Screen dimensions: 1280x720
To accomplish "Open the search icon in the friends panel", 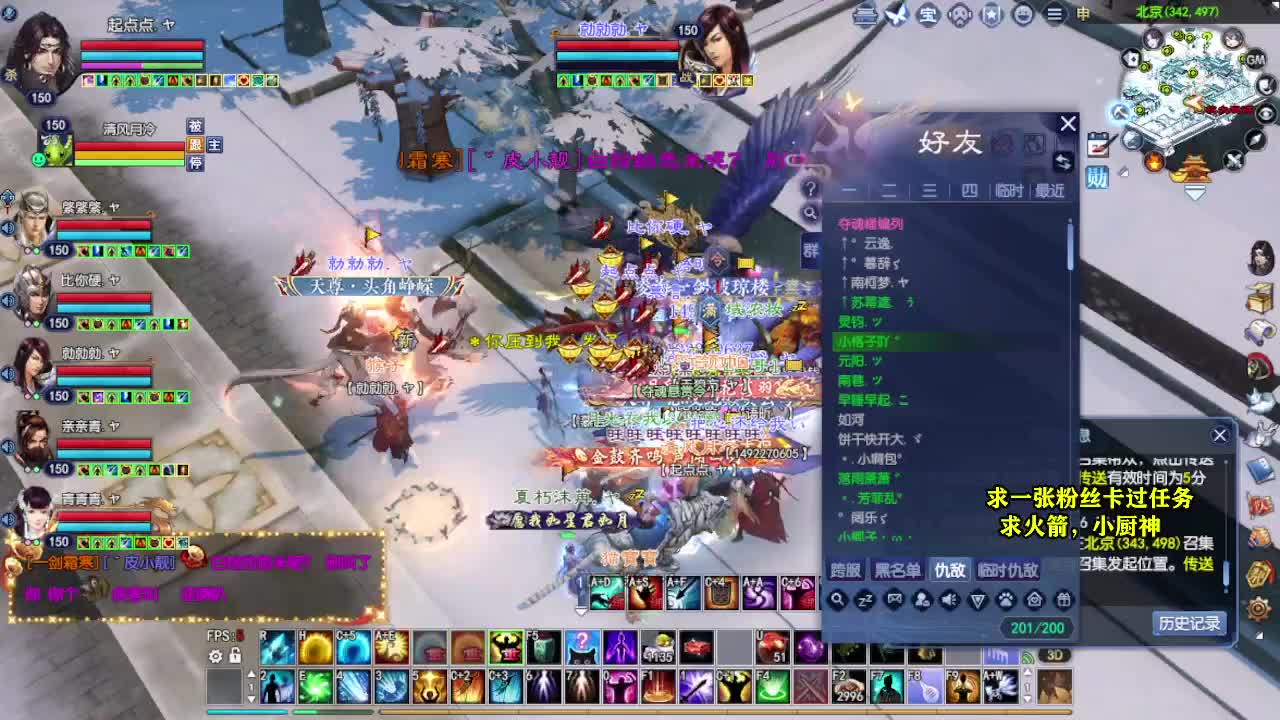I will coord(838,600).
